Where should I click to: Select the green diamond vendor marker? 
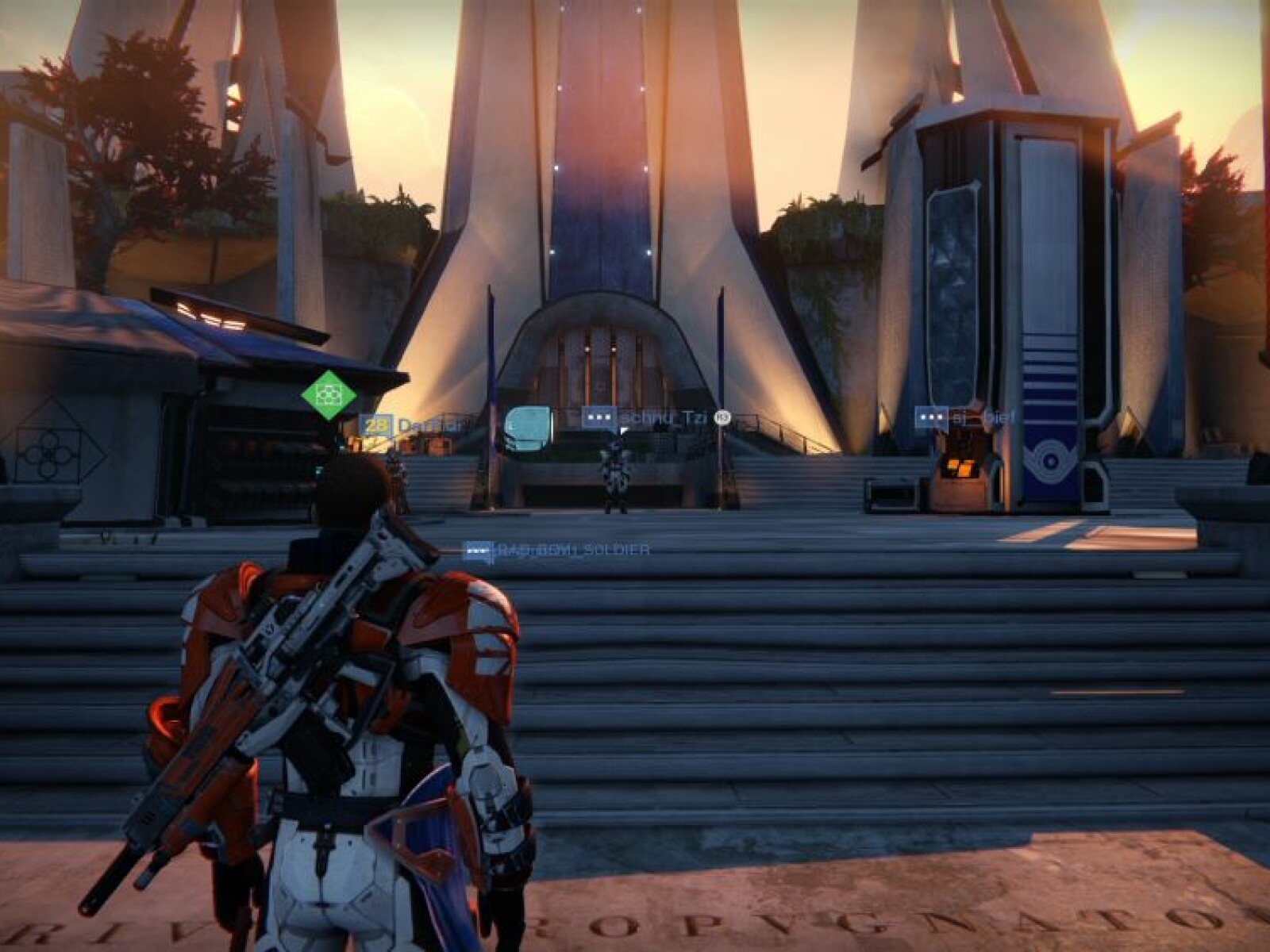click(x=329, y=393)
